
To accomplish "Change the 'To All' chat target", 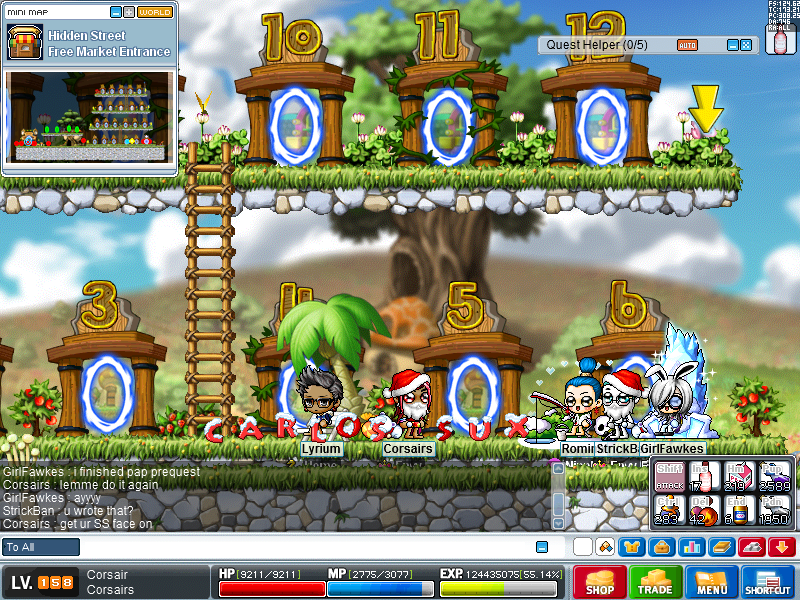I will (41, 547).
